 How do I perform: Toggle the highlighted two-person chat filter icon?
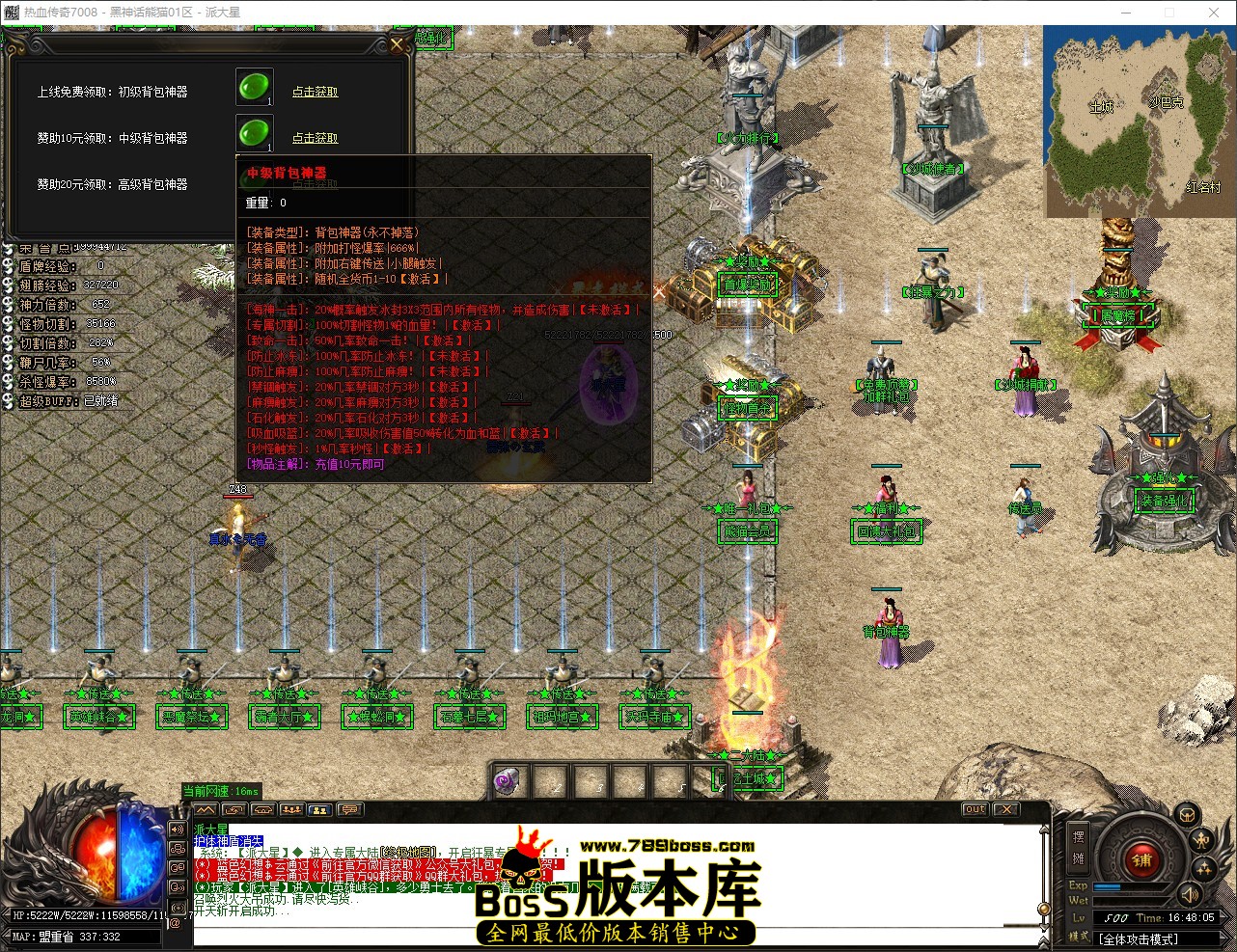pos(318,810)
